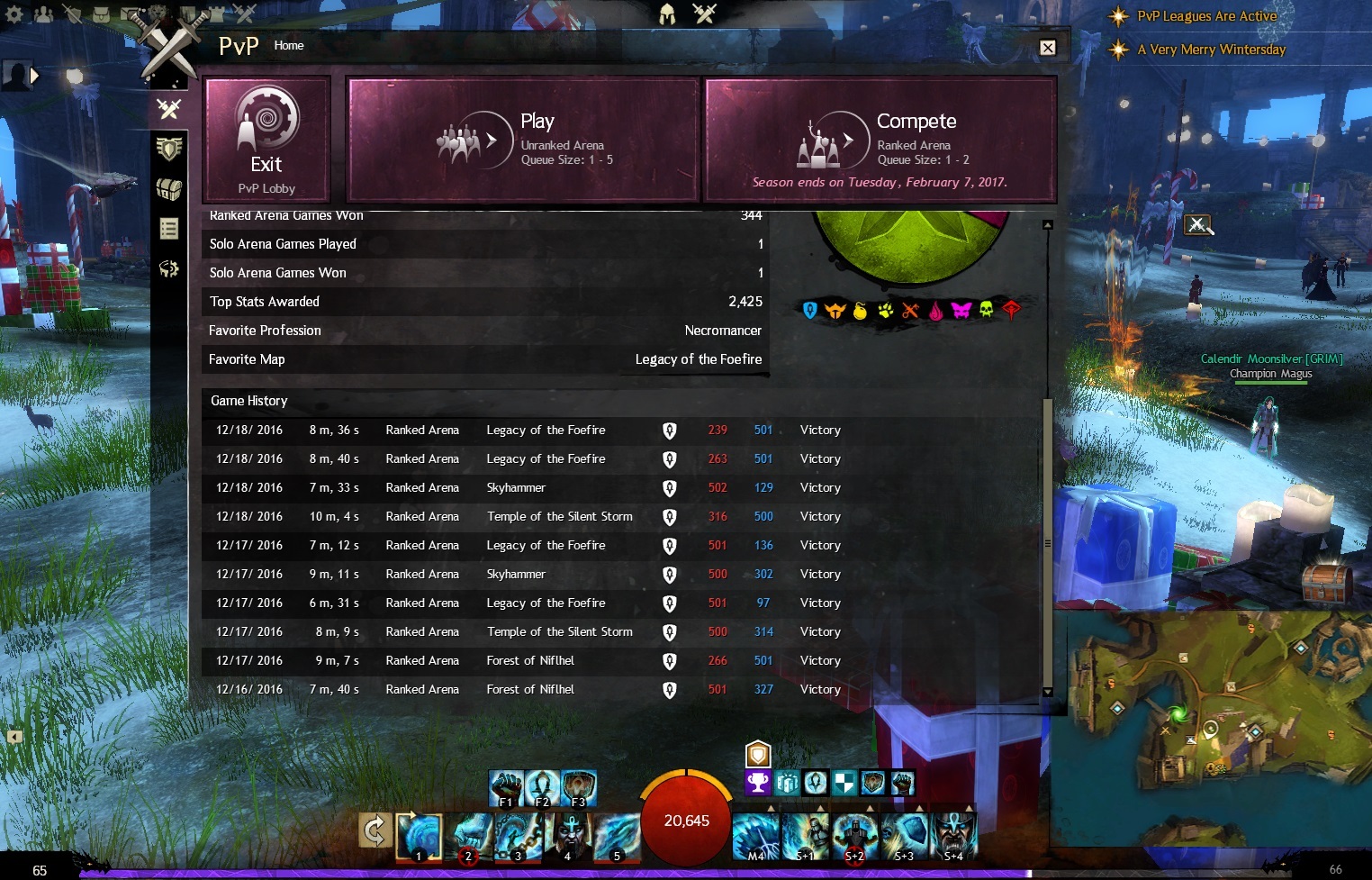
Task: Click the A Very Merry Wintersday tracker
Action: (x=1211, y=50)
